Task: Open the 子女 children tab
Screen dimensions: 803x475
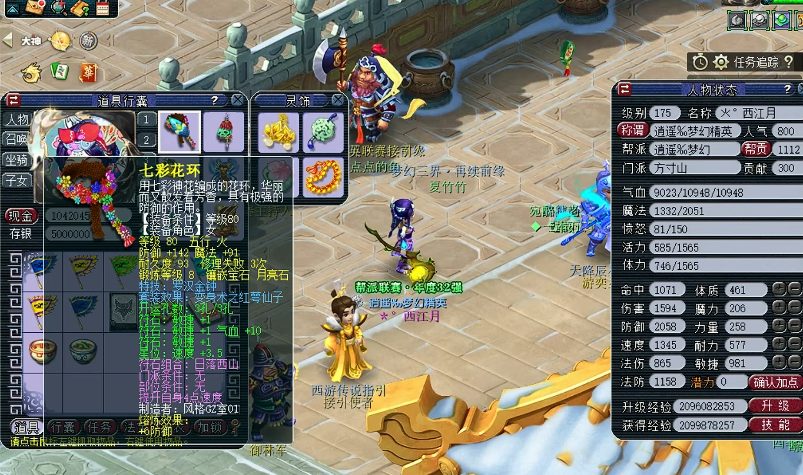Action: [x=16, y=181]
